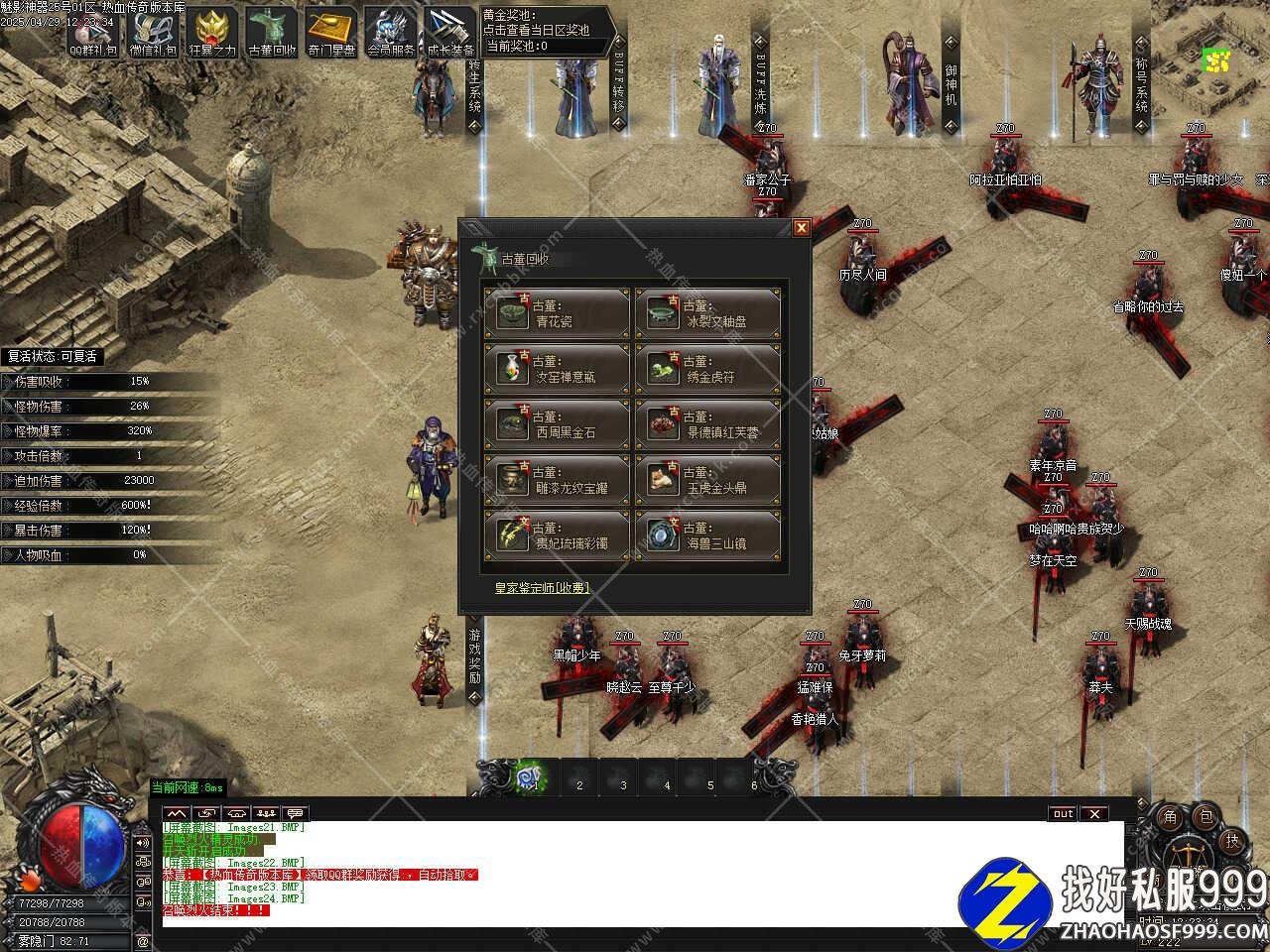The image size is (1270, 952).
Task: Select the 汝窑禅意瓶 vase entry
Action: pos(558,370)
